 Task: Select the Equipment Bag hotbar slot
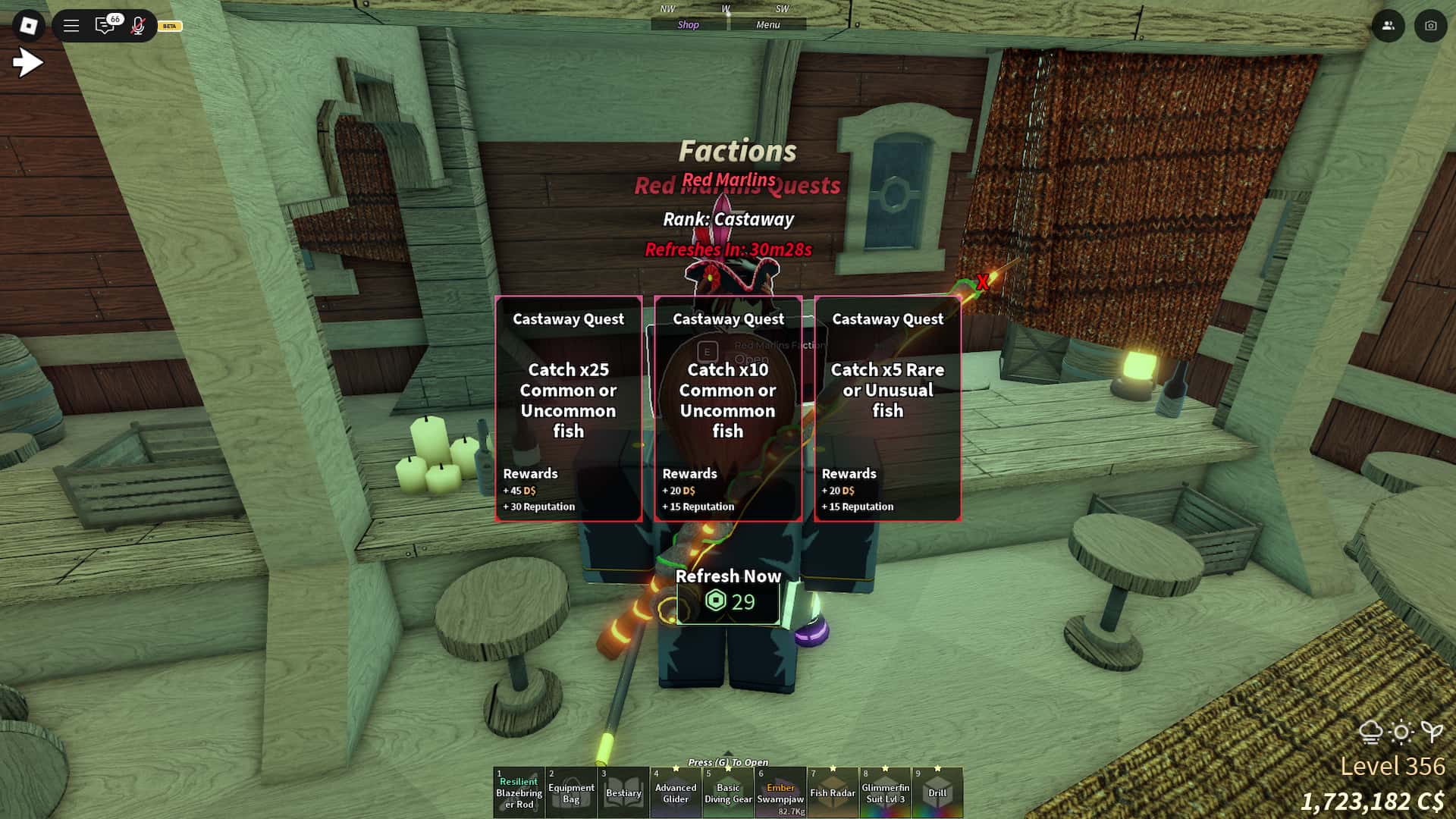(571, 792)
